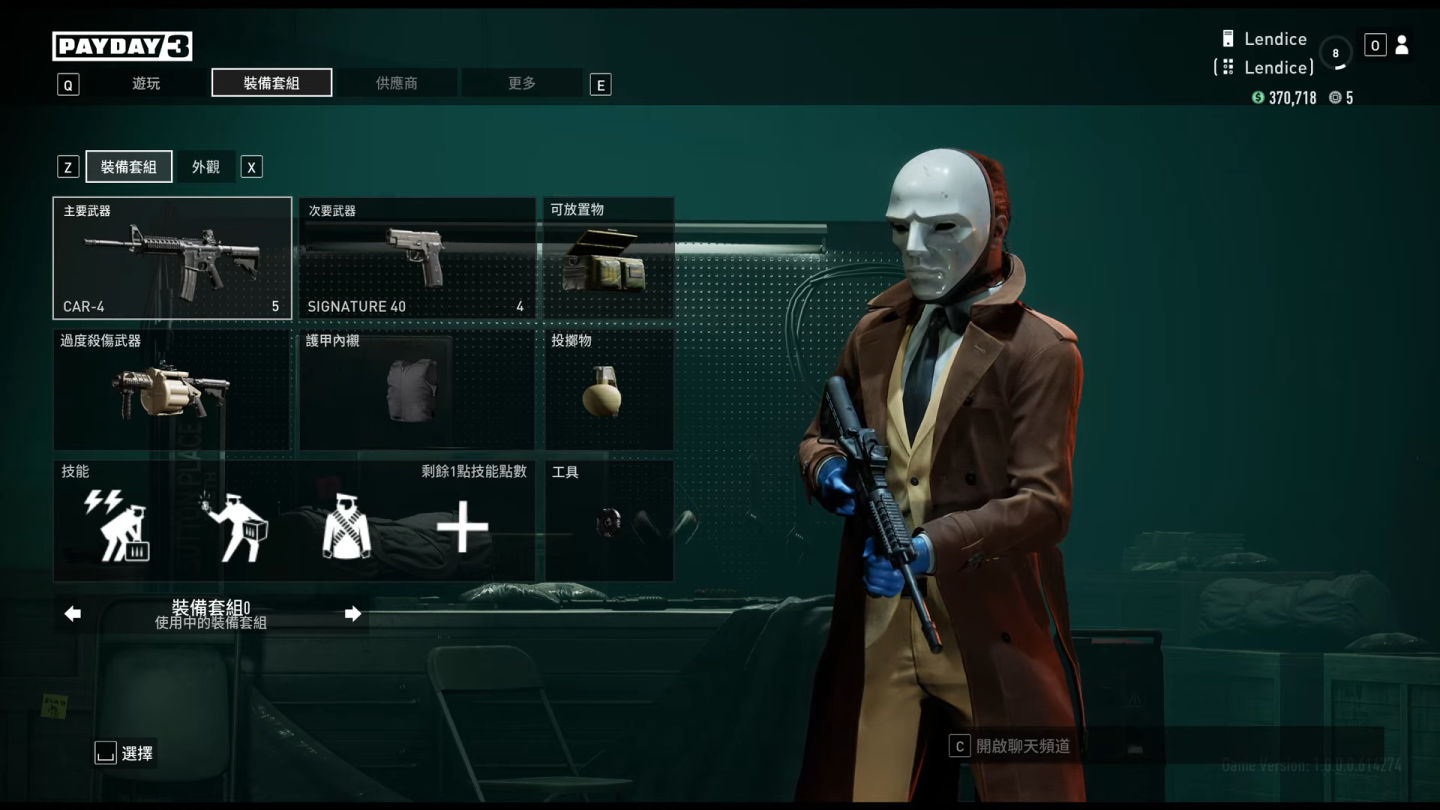This screenshot has width=1440, height=810.
Task: Switch to the 外觀 (Appearance) sub-tab
Action: coord(205,167)
